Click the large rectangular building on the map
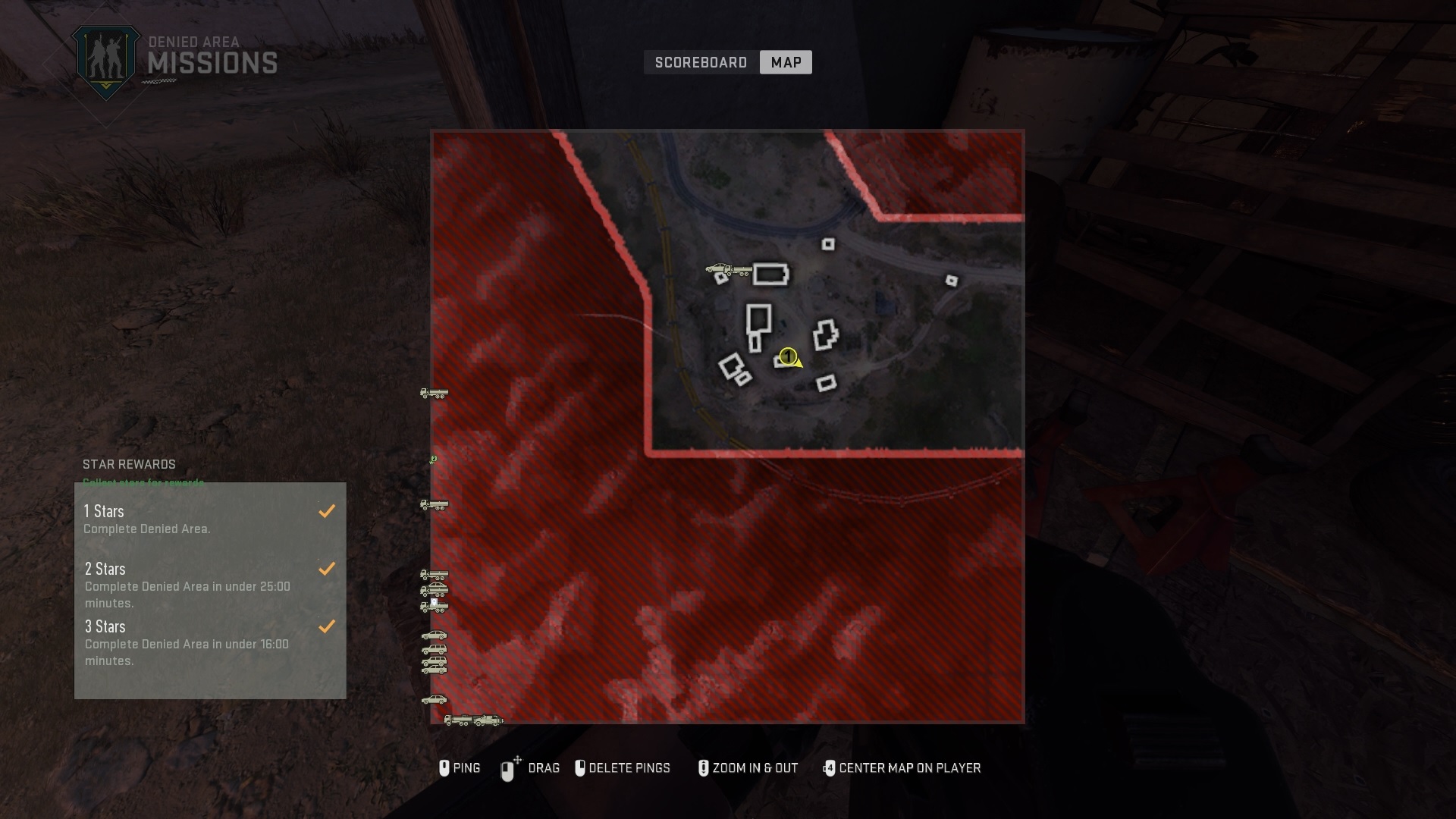This screenshot has height=819, width=1456. coord(770,275)
